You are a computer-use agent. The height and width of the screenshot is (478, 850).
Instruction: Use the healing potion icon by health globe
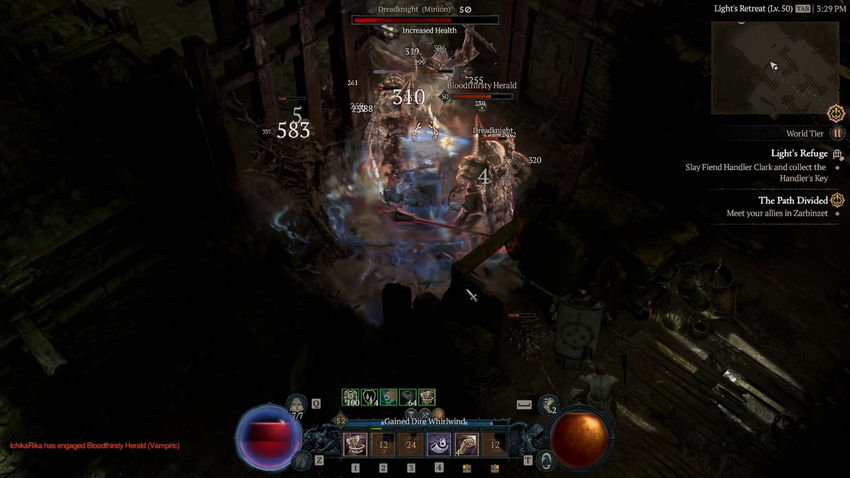[x=297, y=405]
